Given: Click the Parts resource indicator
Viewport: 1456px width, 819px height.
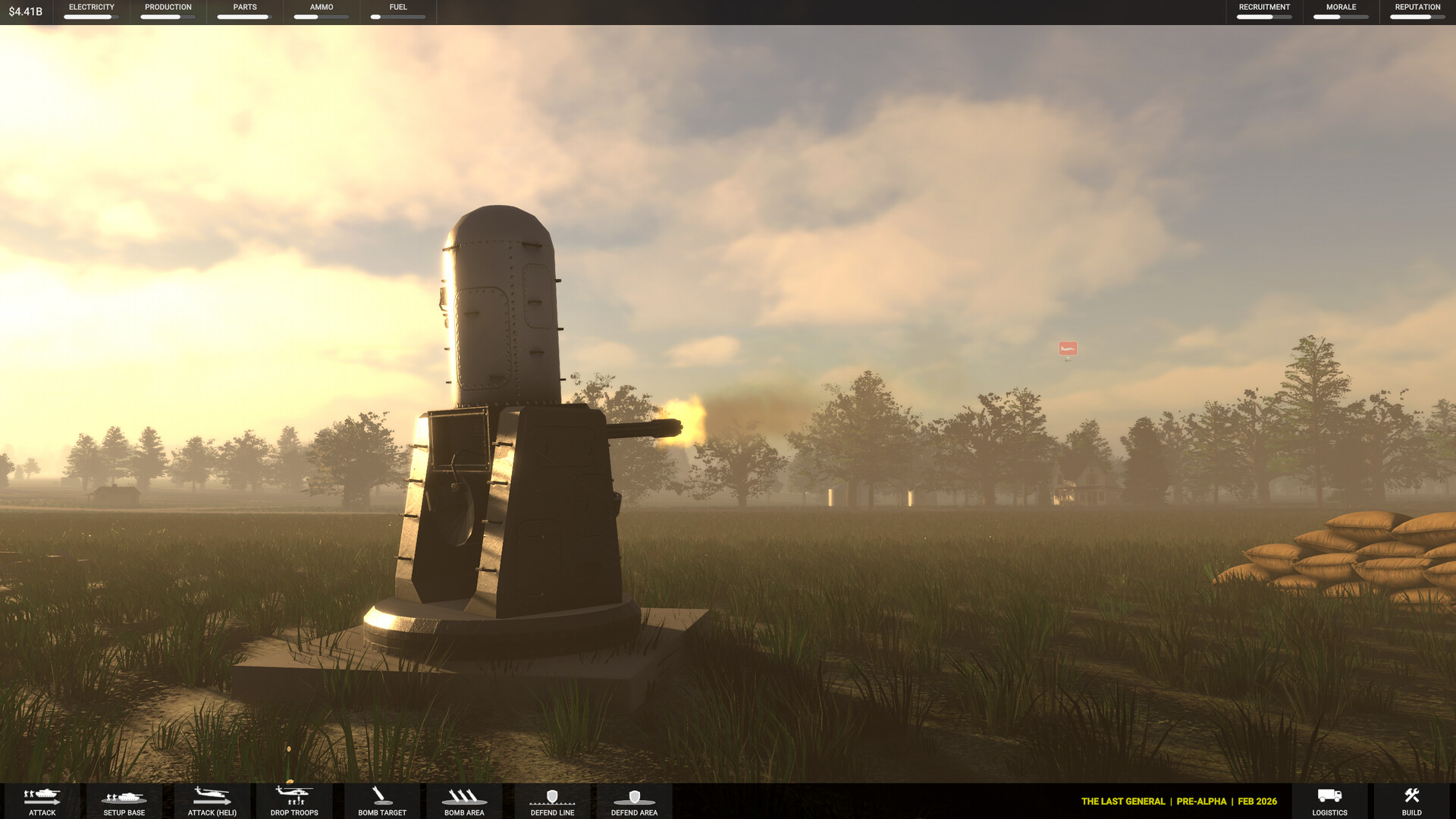Looking at the screenshot, I should coord(243,11).
